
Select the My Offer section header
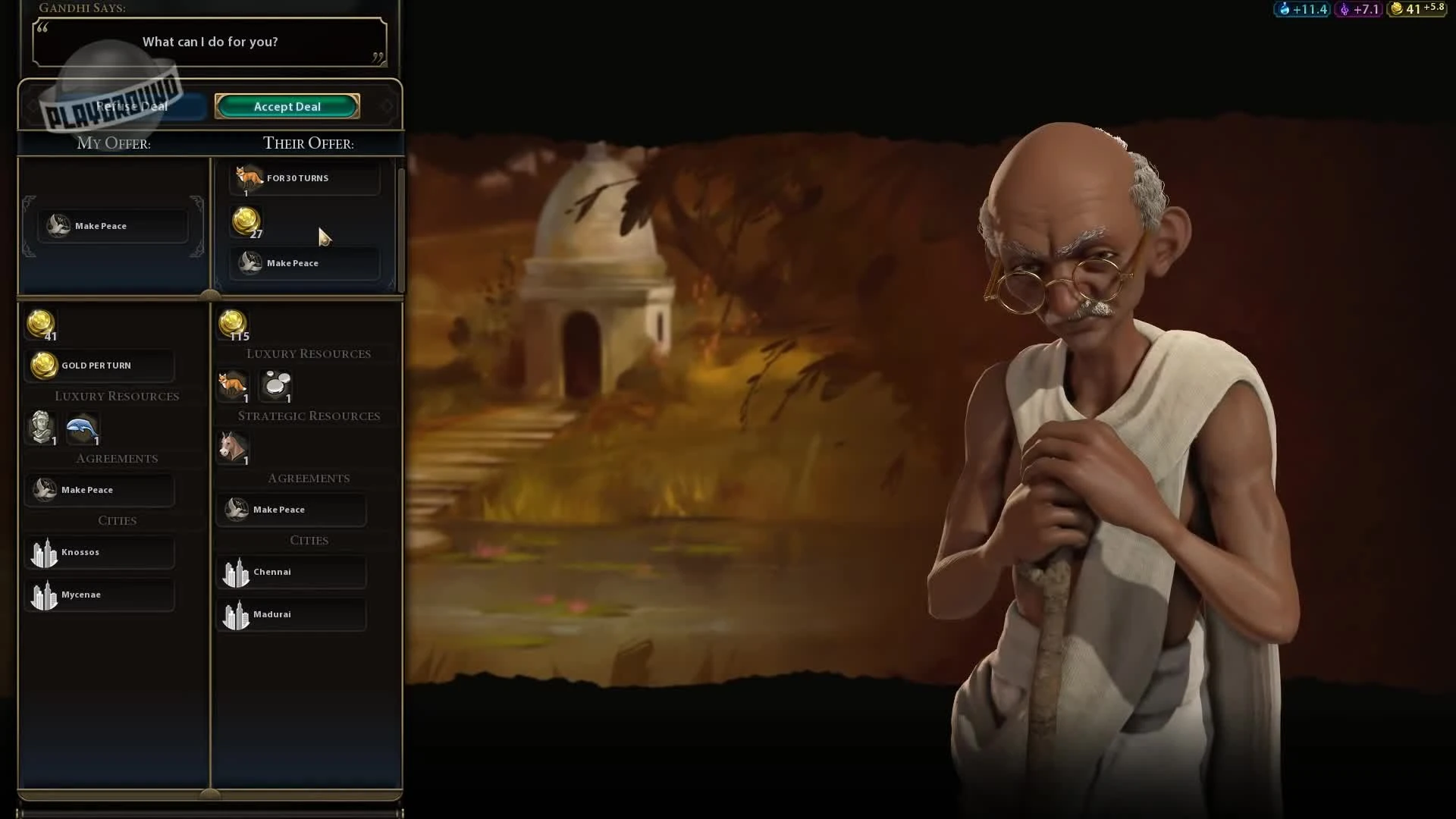click(113, 143)
